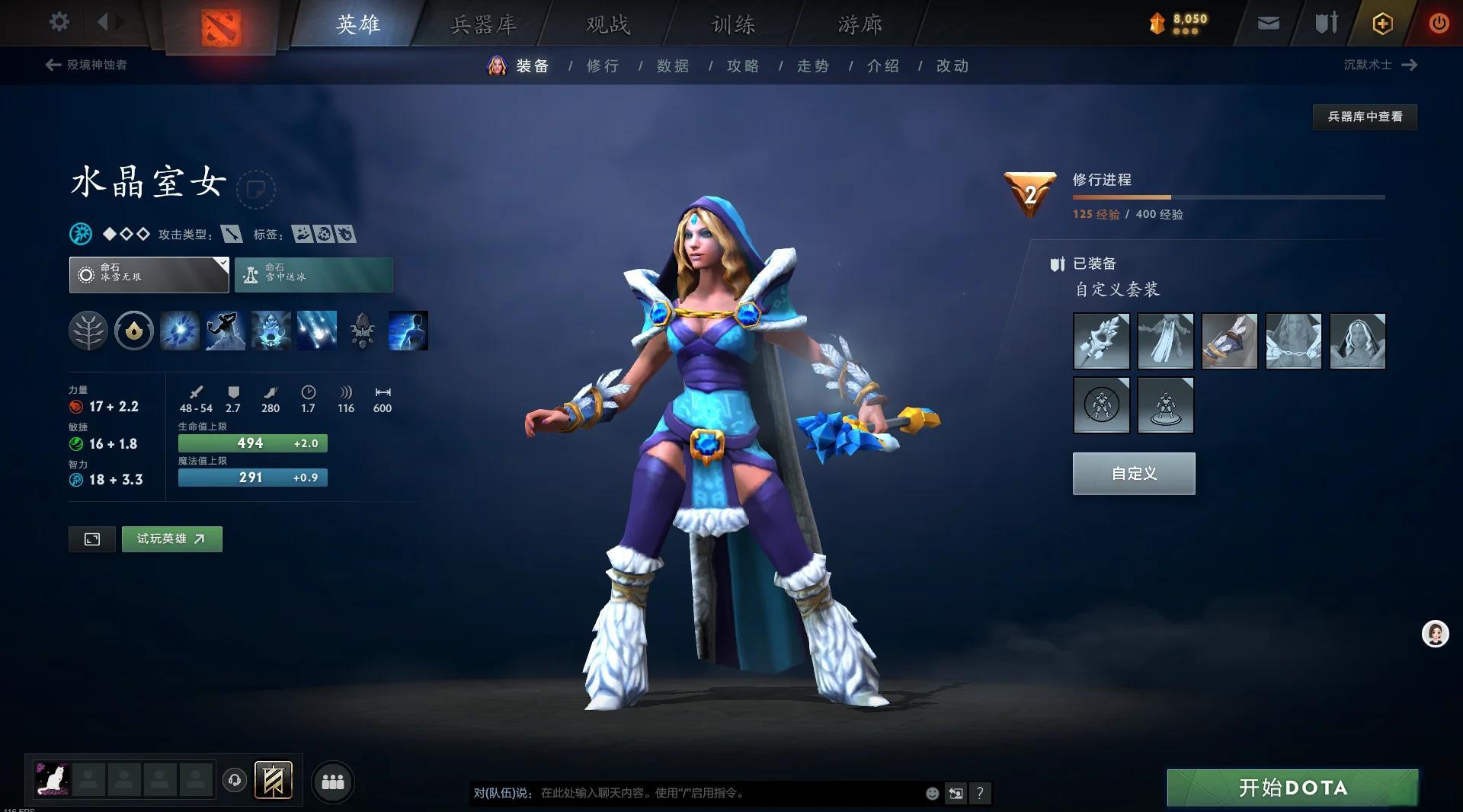Click the 自定义 button under equipped items
Viewport: 1463px width, 812px height.
pyautogui.click(x=1133, y=473)
